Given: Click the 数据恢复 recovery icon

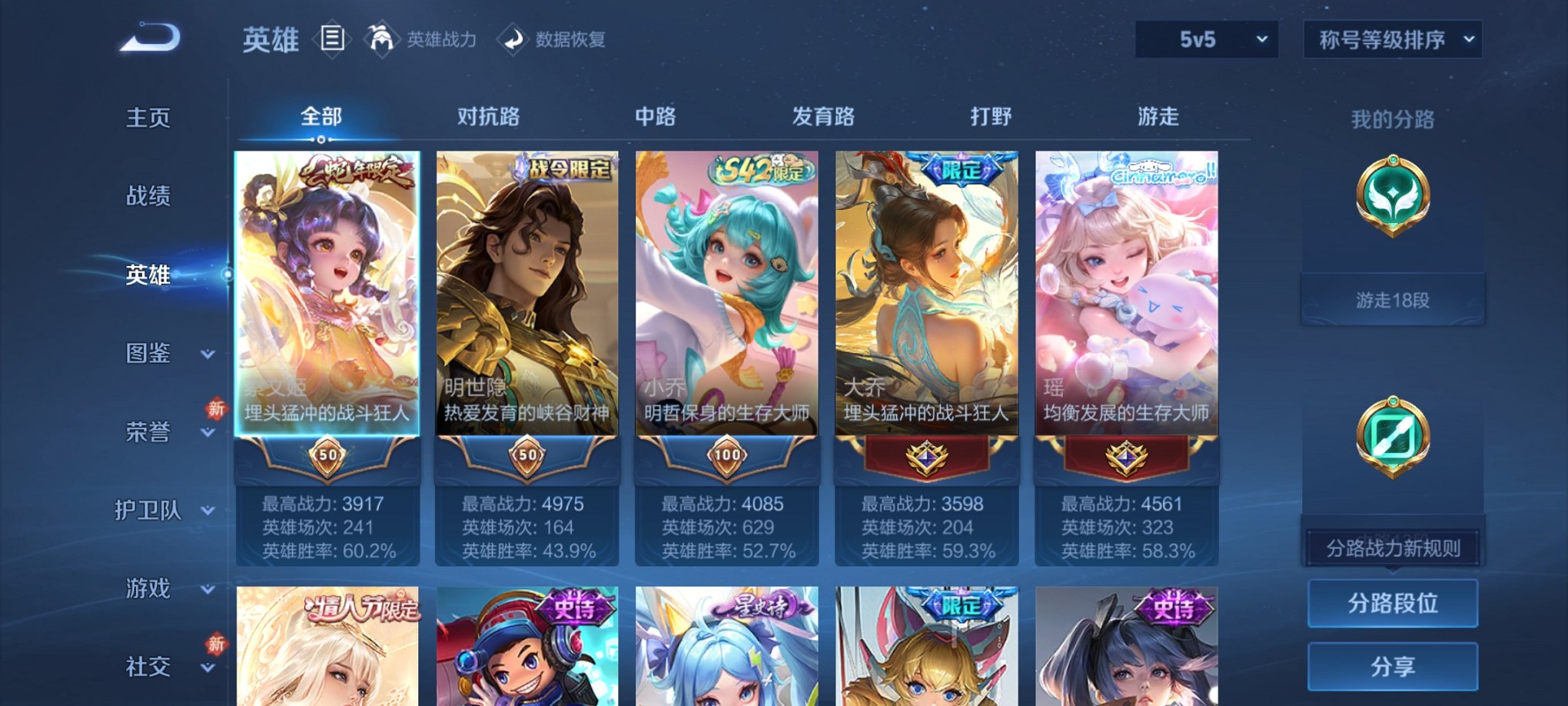Looking at the screenshot, I should [513, 40].
